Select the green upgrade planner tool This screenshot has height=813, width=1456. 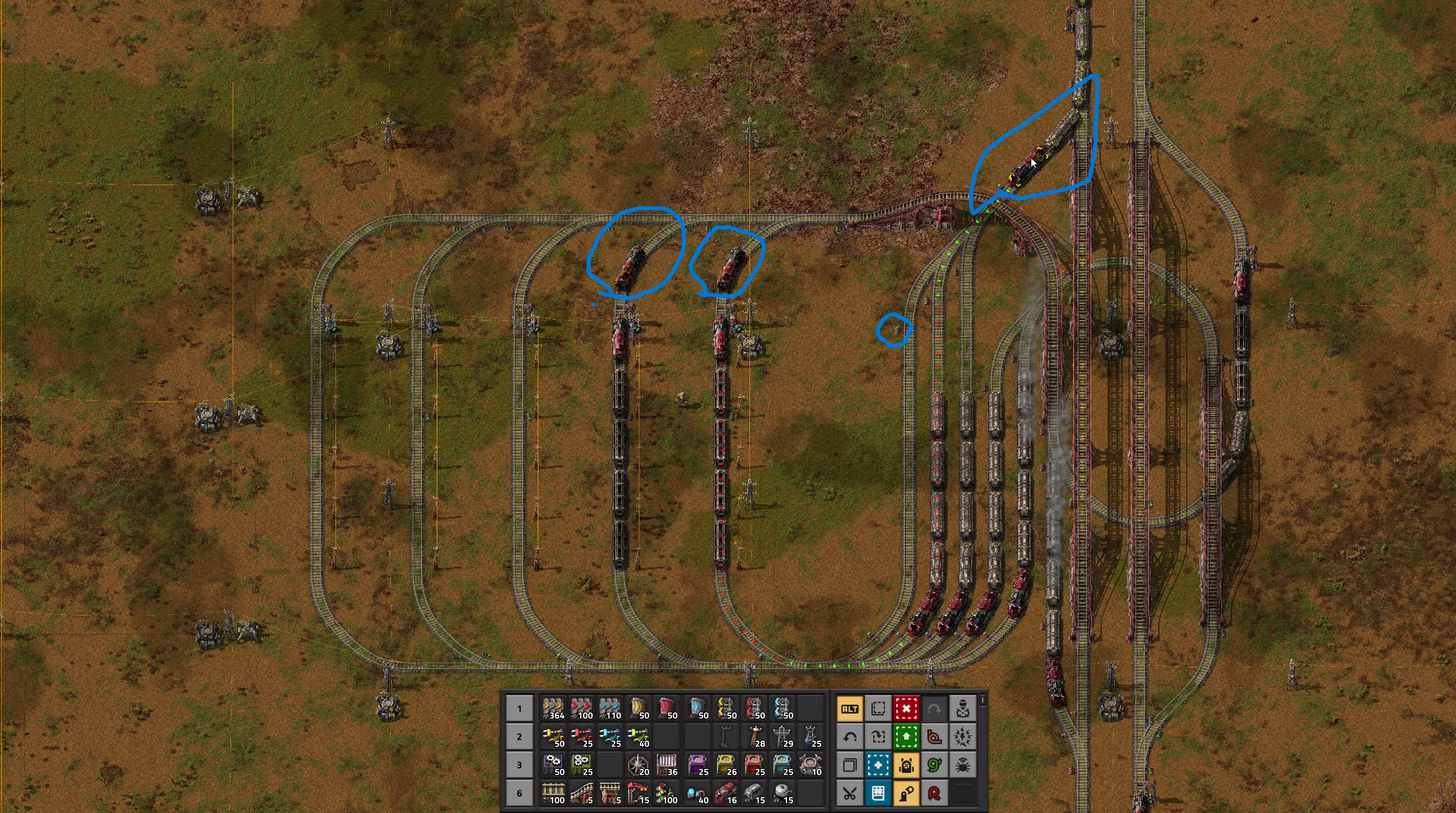[906, 737]
